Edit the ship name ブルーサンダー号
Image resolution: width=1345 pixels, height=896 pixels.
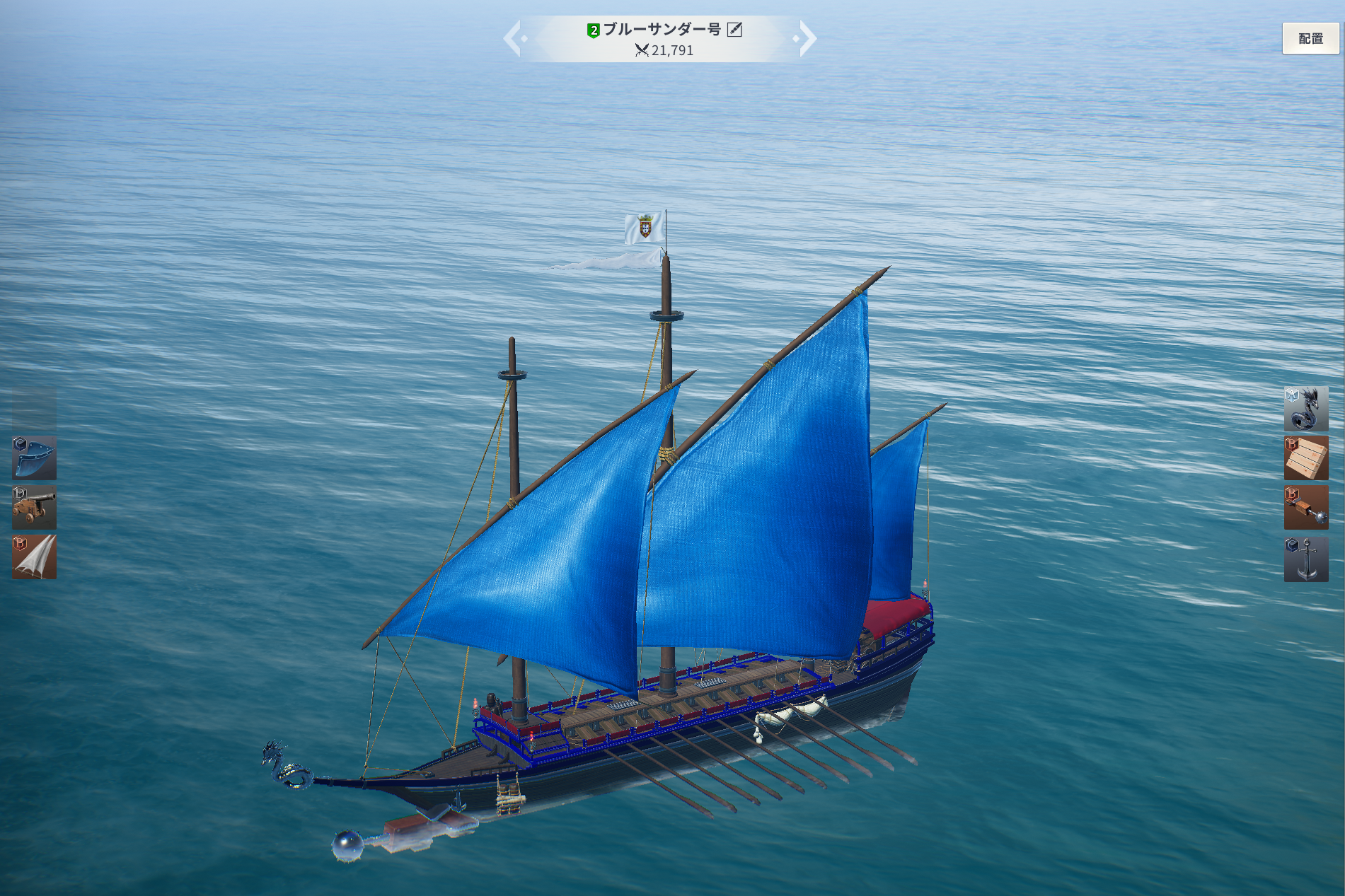(x=734, y=30)
